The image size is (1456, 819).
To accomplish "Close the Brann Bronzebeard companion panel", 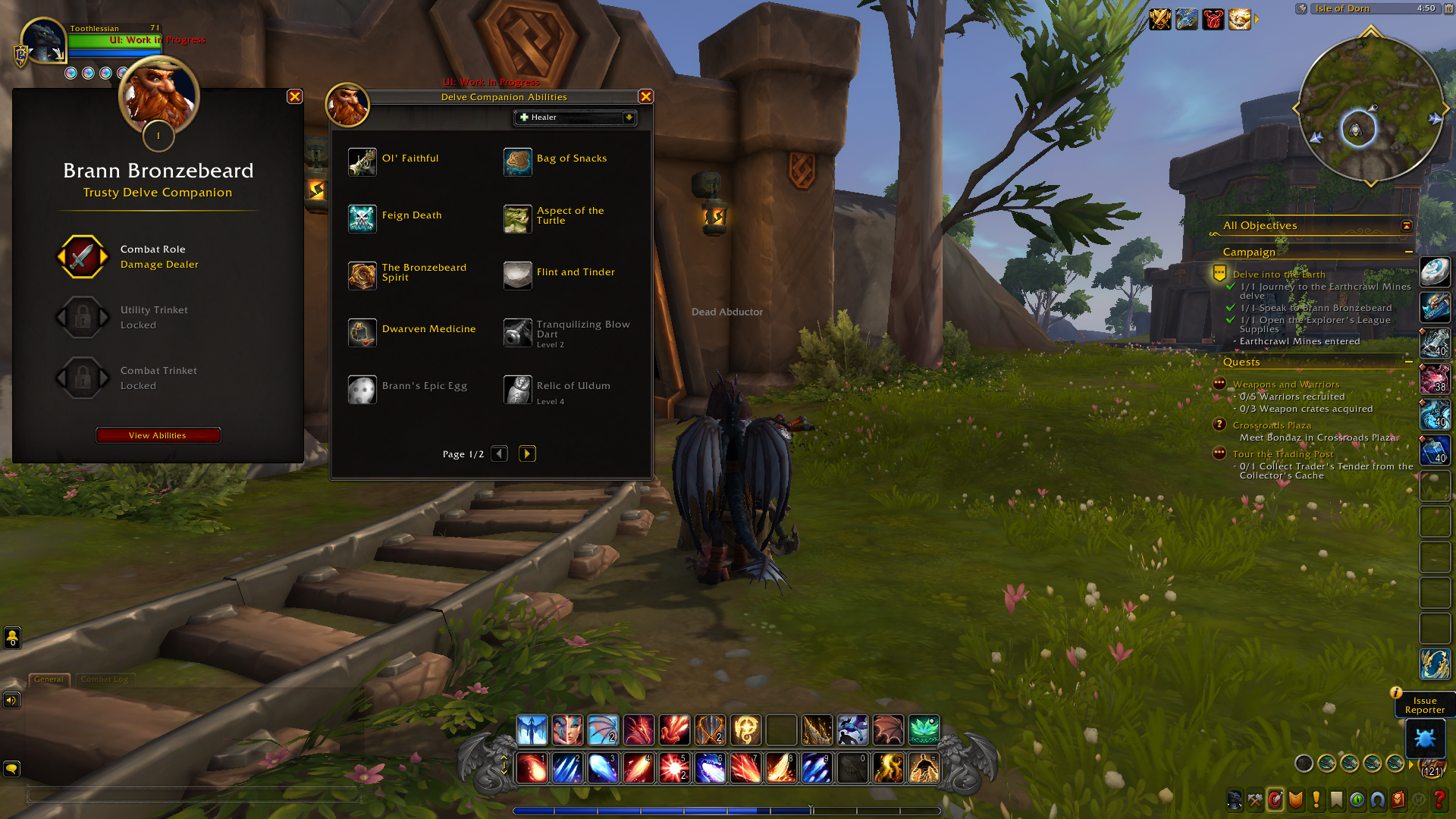I will tap(295, 96).
